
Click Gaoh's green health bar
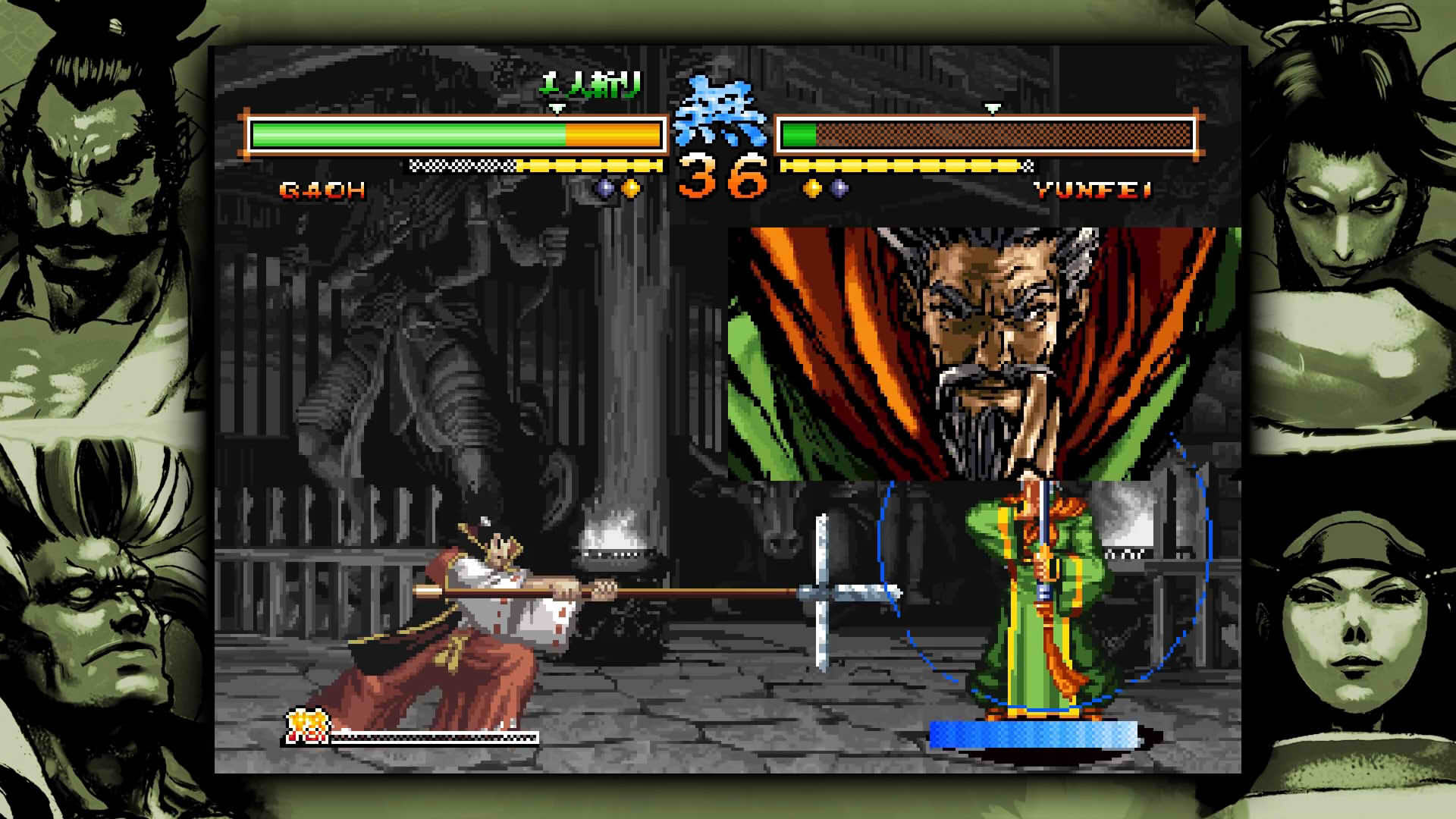[x=409, y=134]
